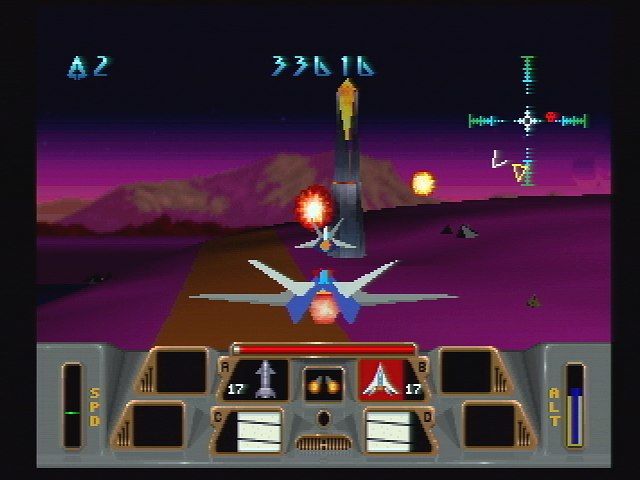Choose the white panel in slot D
The width and height of the screenshot is (640, 480).
click(388, 430)
